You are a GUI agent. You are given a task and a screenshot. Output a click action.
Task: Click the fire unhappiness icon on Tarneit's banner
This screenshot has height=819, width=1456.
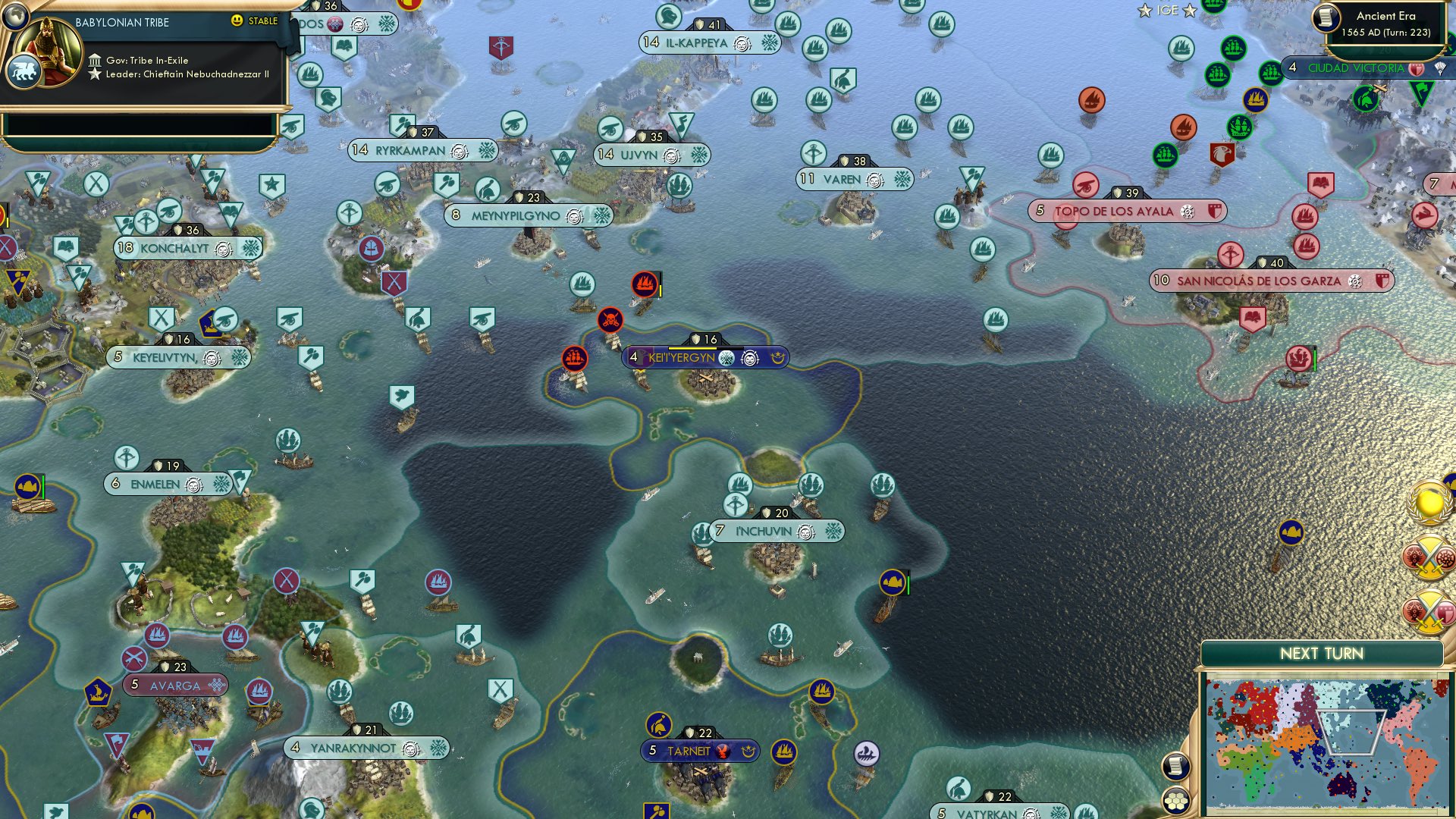(722, 752)
